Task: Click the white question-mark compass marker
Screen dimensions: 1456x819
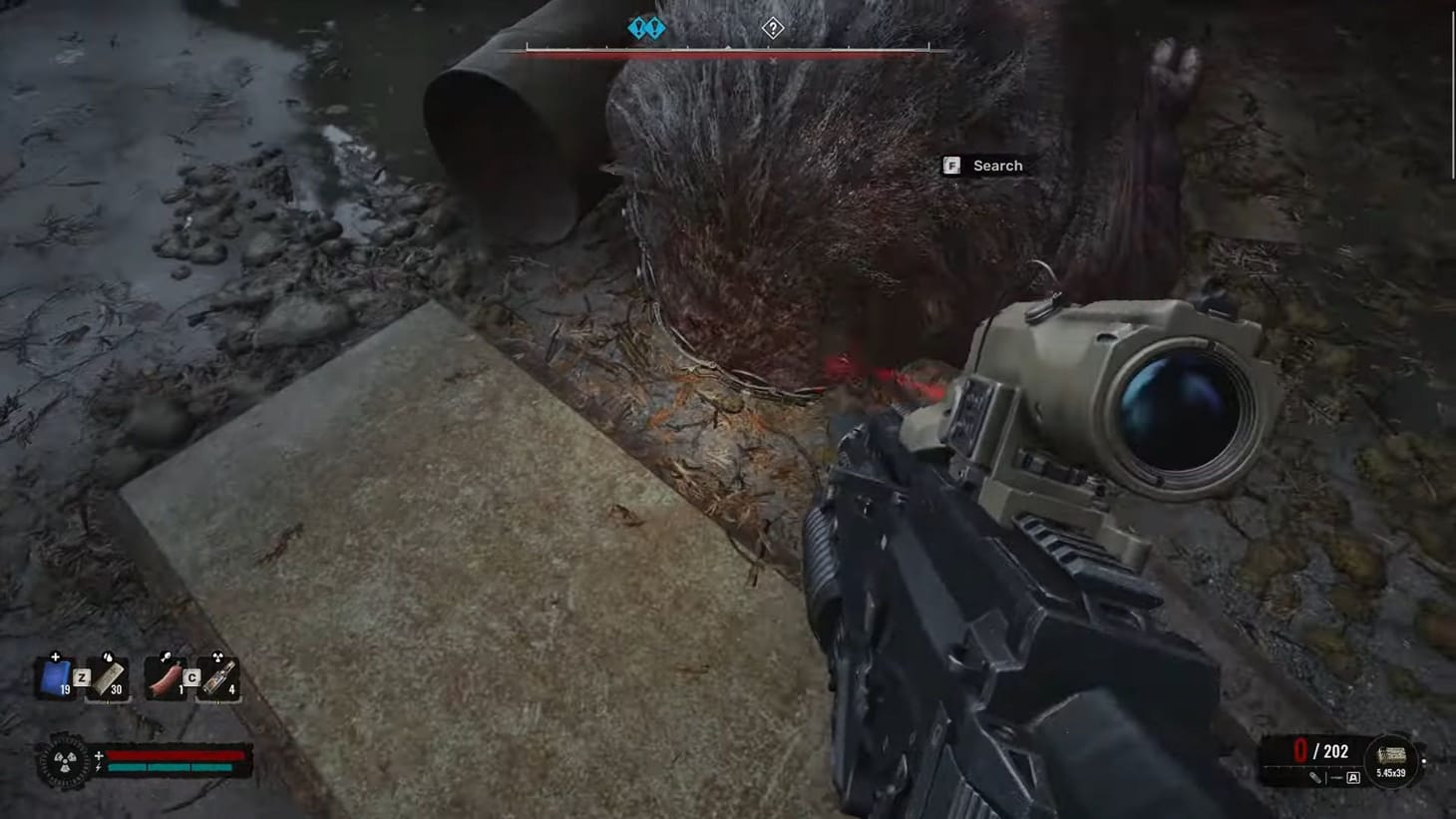Action: pyautogui.click(x=772, y=27)
